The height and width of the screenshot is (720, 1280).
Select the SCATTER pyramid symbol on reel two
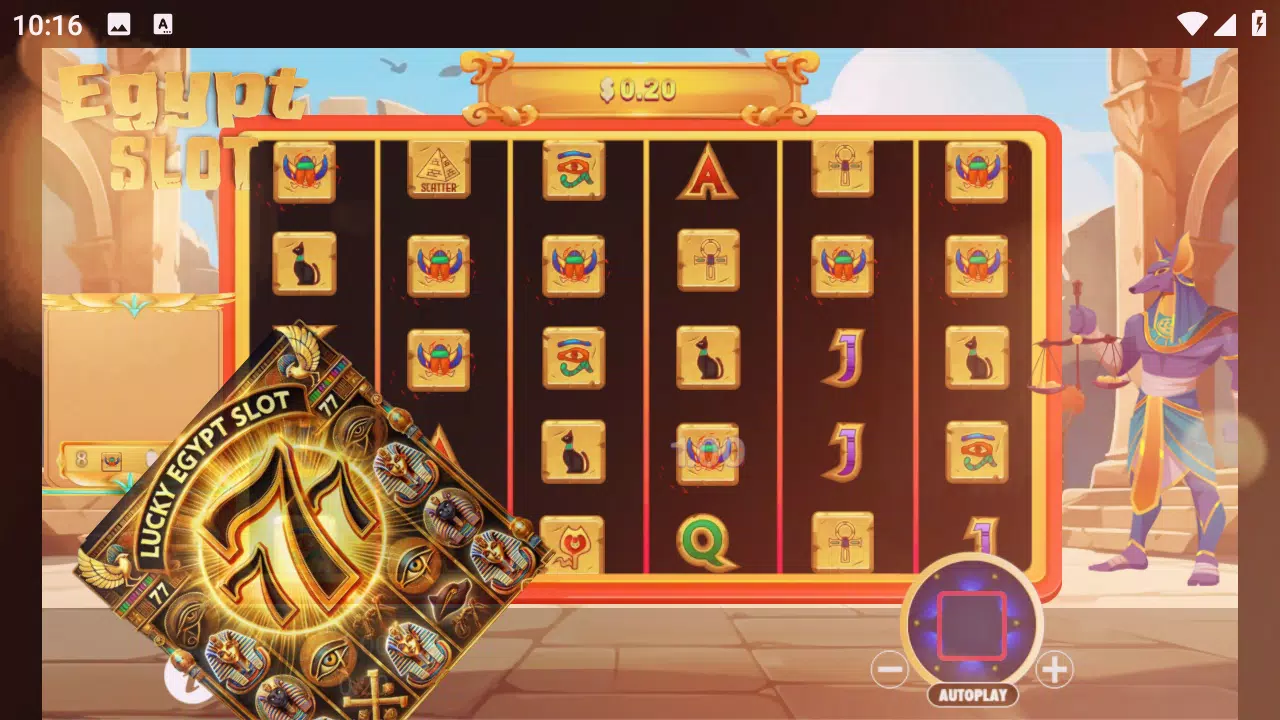click(437, 170)
